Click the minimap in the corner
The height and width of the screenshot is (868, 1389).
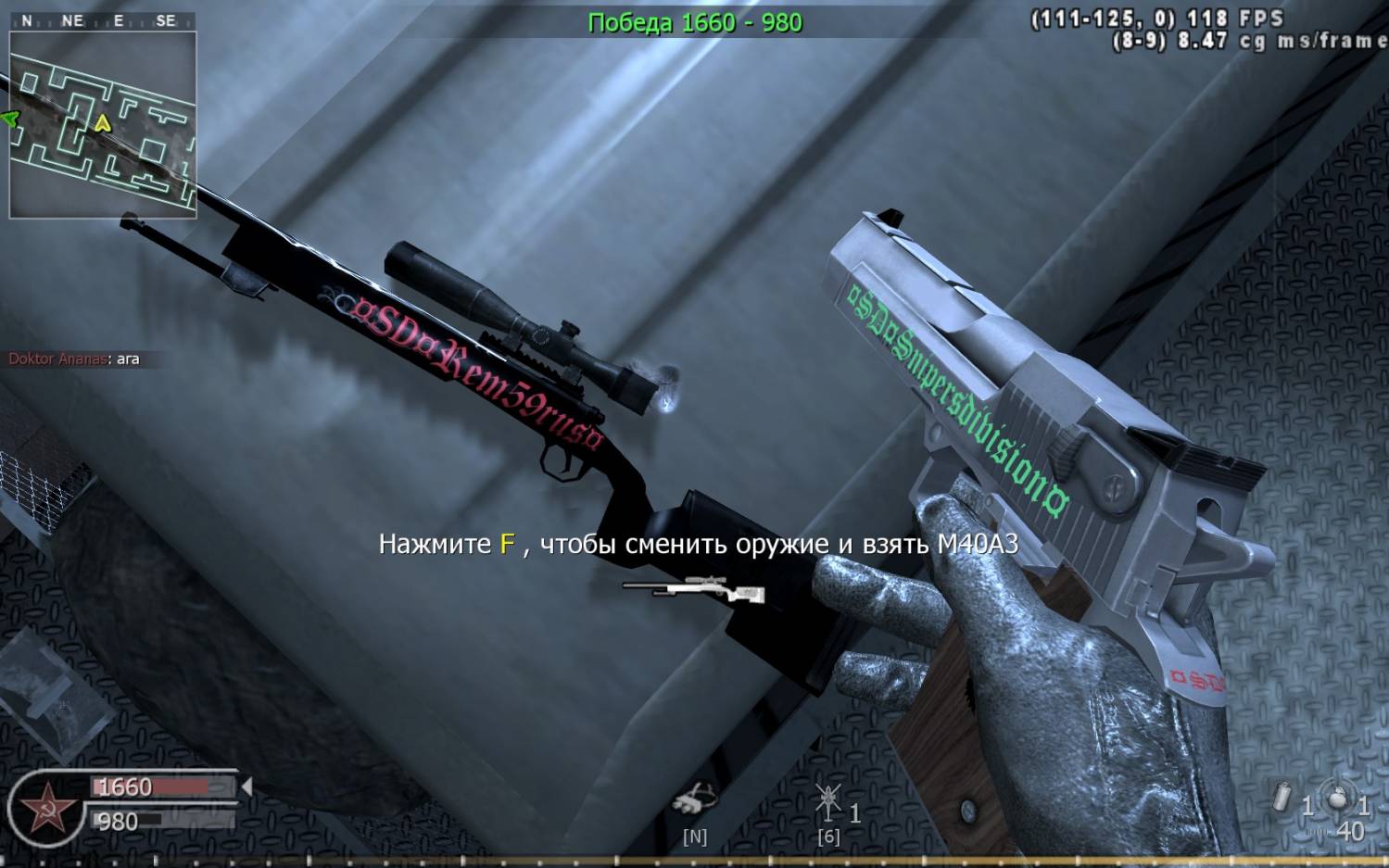(x=103, y=124)
